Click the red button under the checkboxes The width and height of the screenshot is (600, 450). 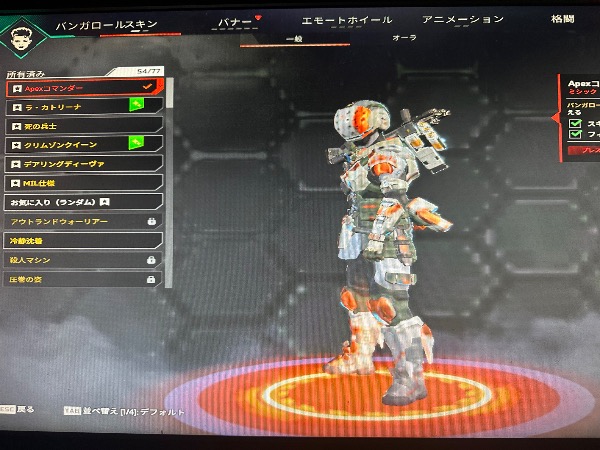(584, 149)
